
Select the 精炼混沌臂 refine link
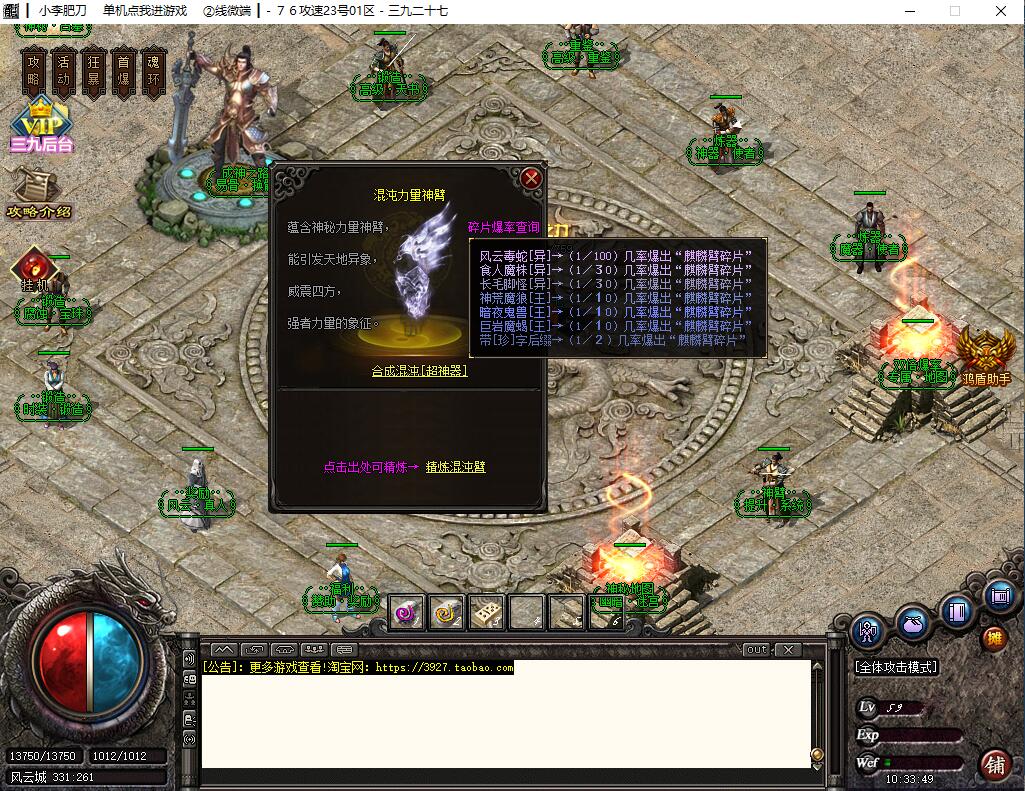(455, 467)
